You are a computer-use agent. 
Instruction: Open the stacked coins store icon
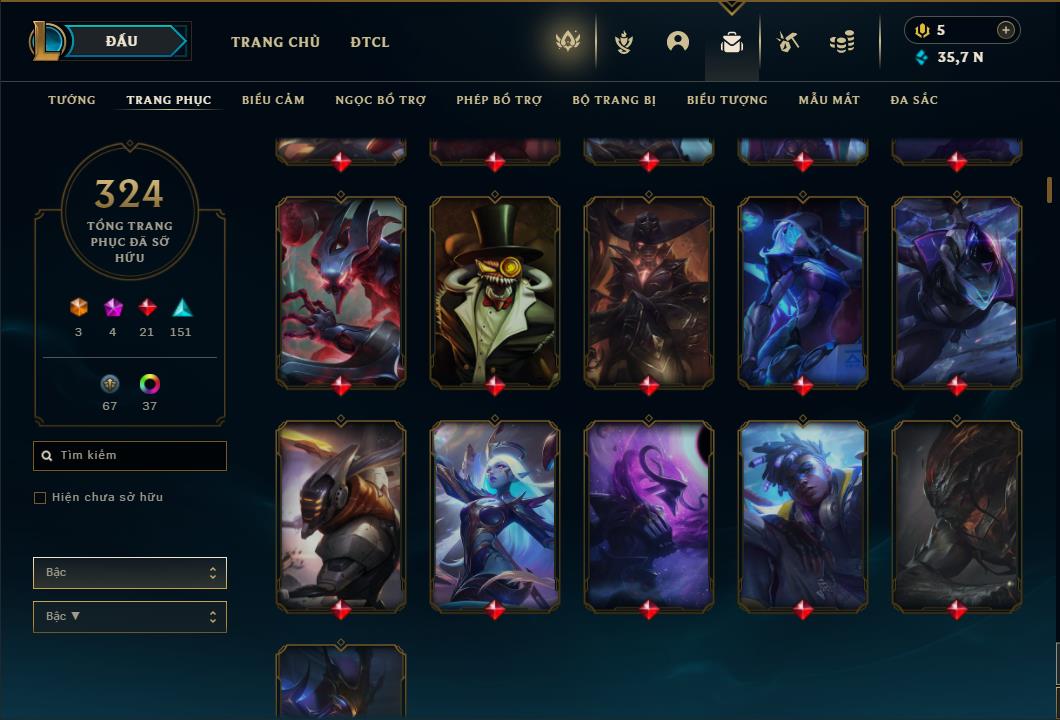coord(842,42)
